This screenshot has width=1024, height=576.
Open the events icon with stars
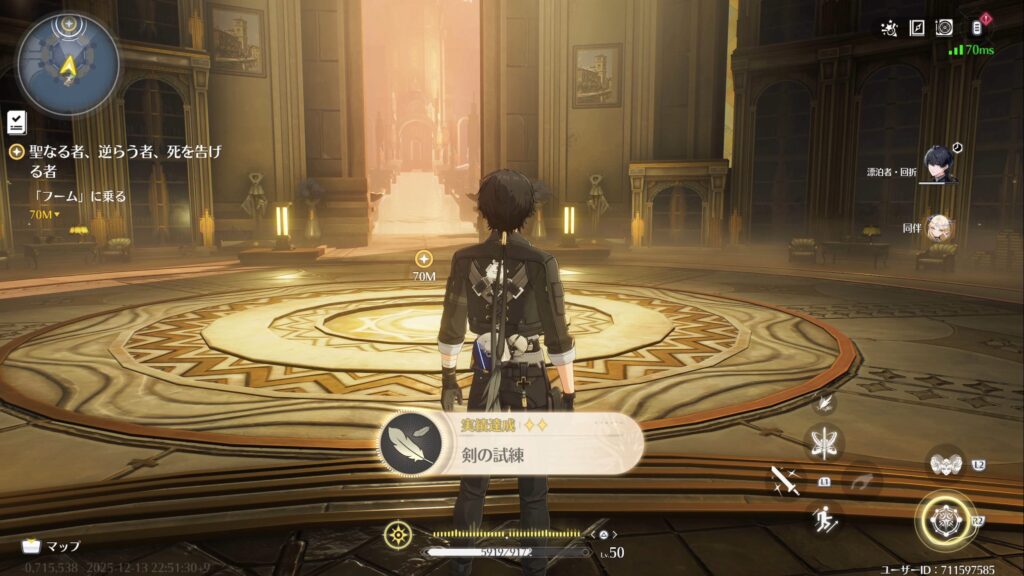click(889, 28)
